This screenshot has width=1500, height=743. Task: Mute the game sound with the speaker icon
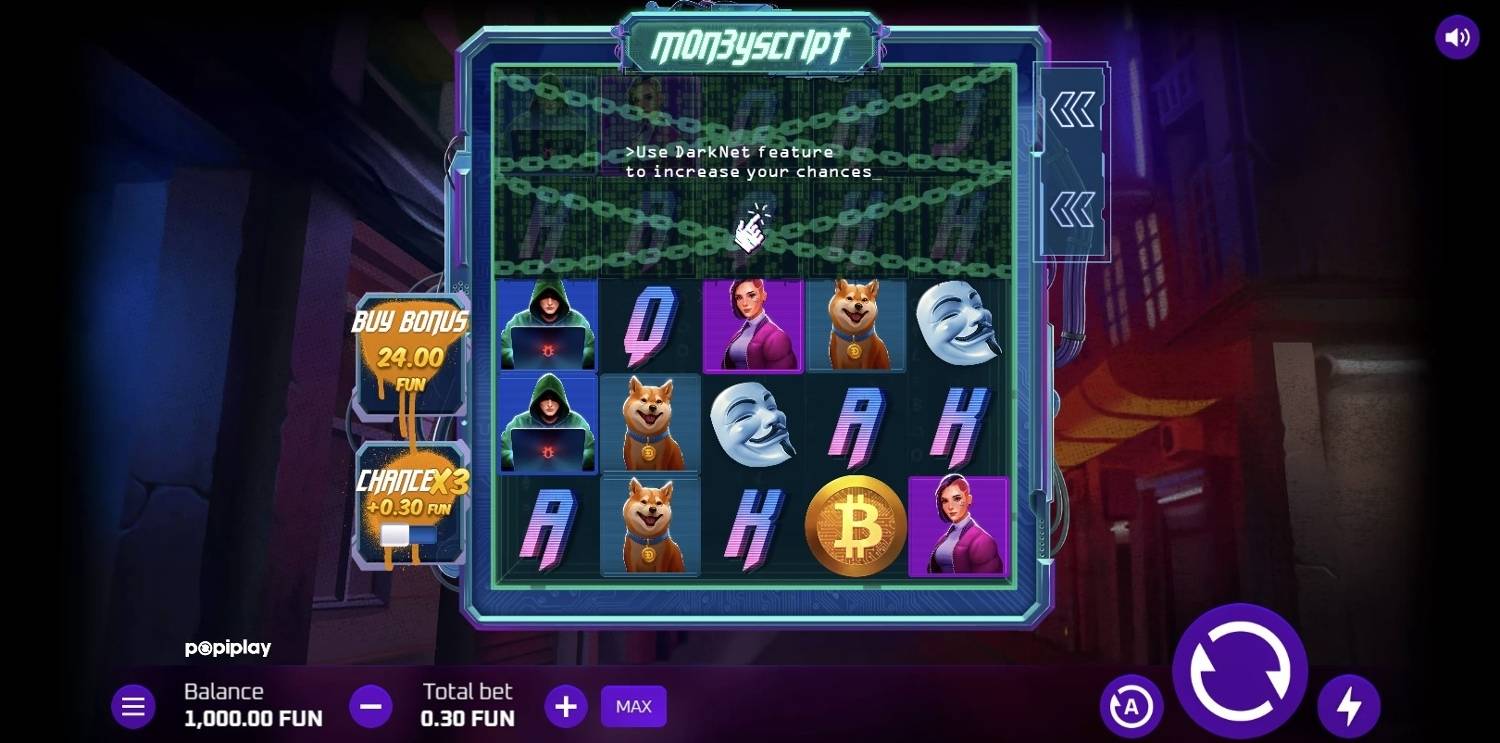(1457, 35)
